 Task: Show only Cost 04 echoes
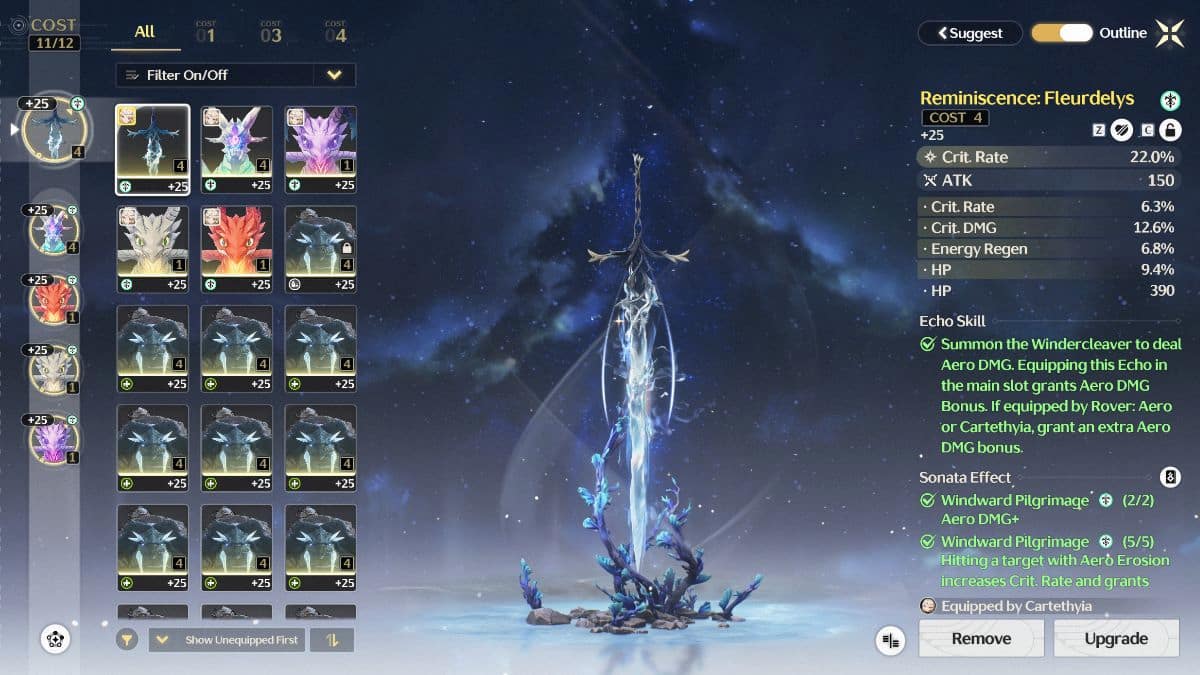(x=335, y=34)
